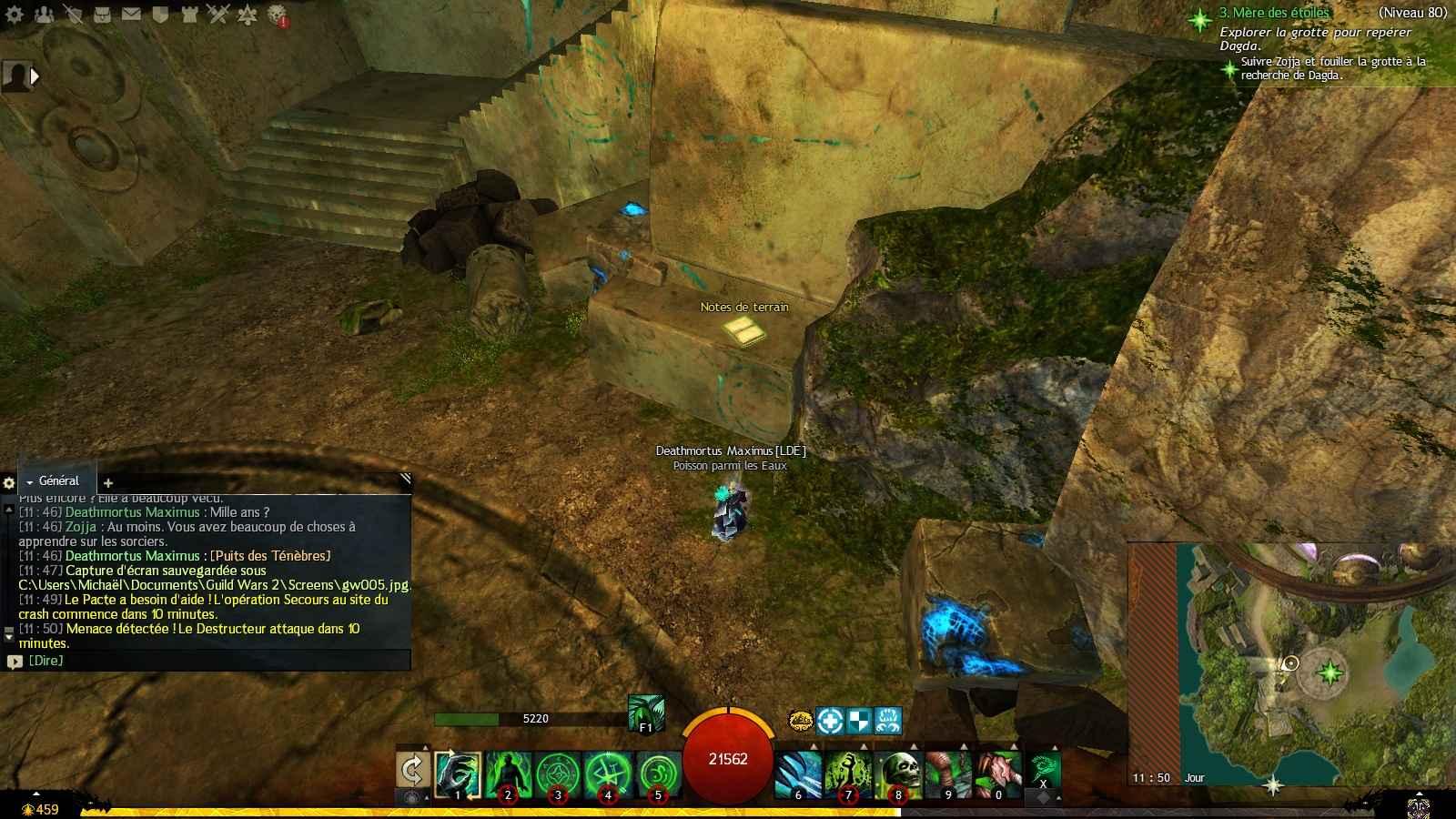
Task: Activate the flesh golem elite skill slot 0
Action: click(x=998, y=774)
